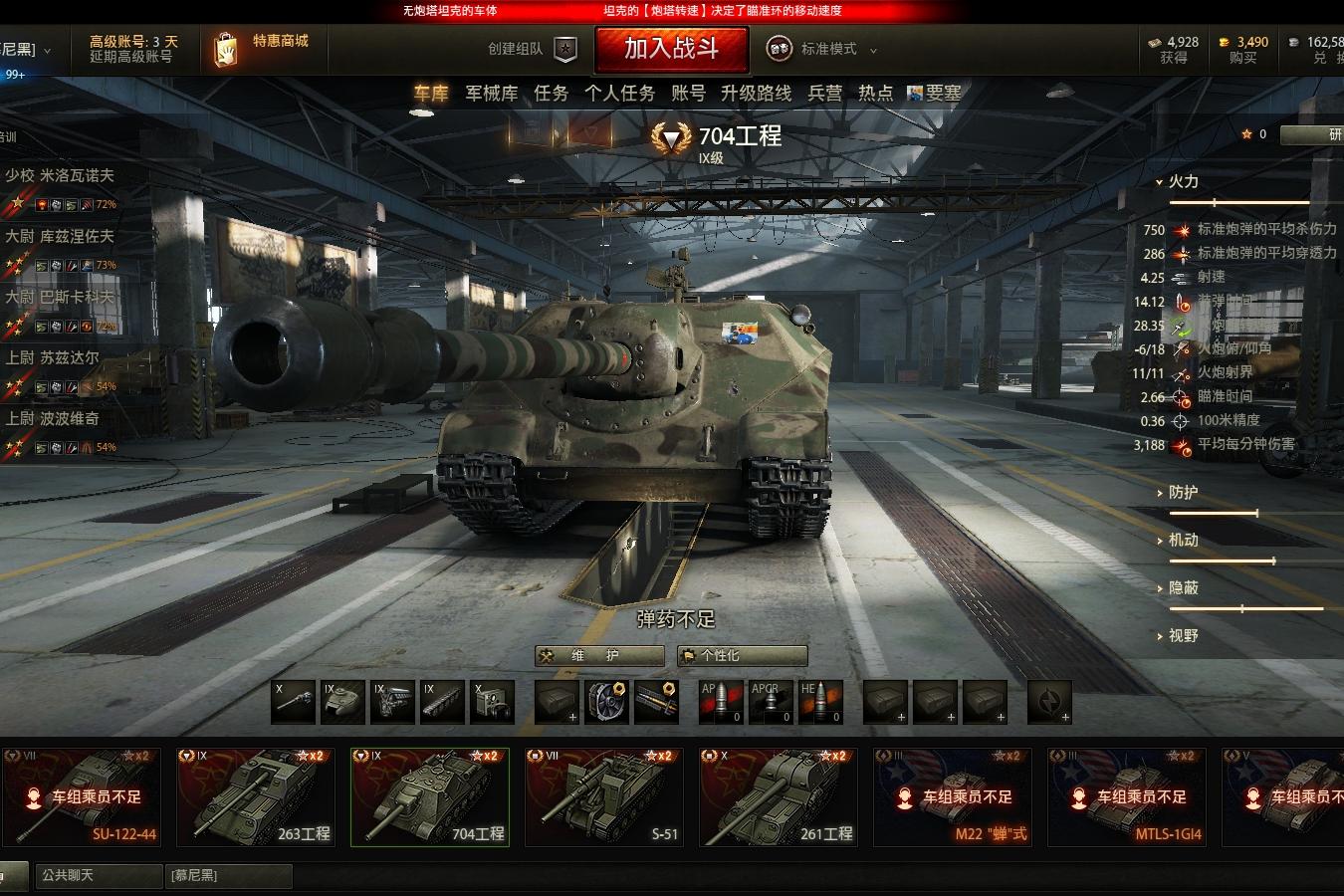
Task: Select the 263工程 tank in the carousel
Action: [256, 797]
